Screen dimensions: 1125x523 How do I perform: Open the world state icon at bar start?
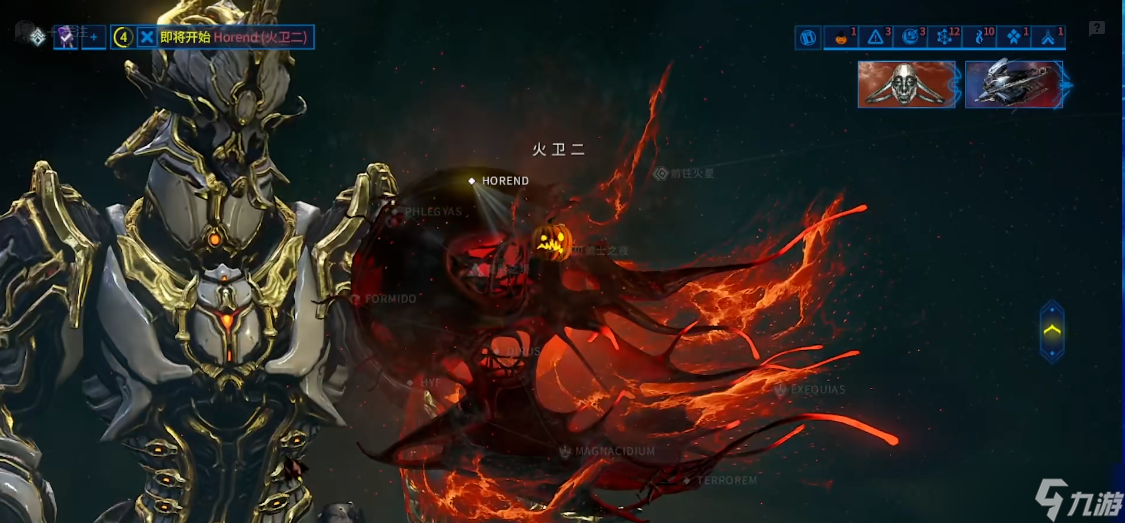point(808,37)
